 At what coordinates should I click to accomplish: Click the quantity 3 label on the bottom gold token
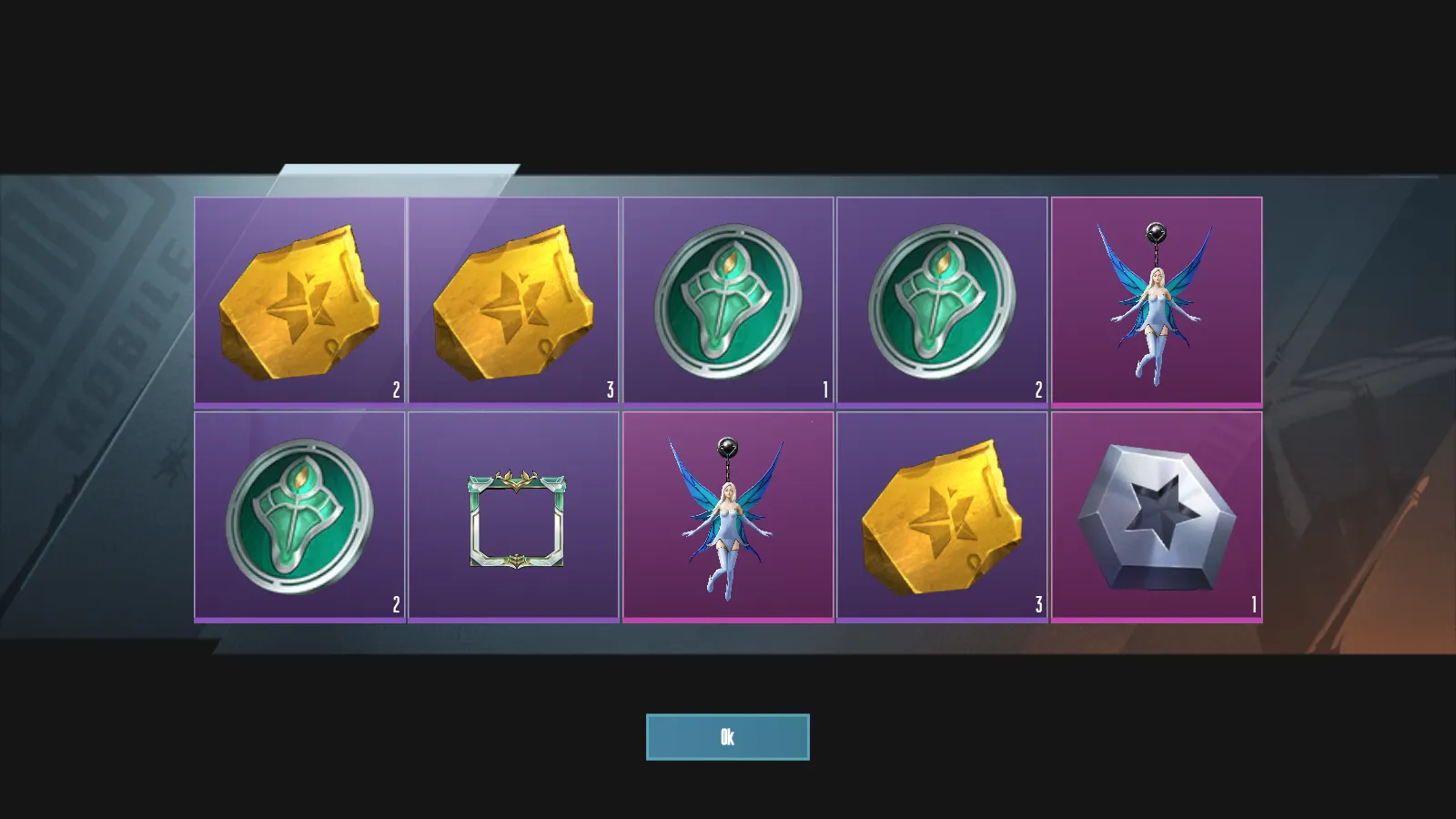(1038, 602)
